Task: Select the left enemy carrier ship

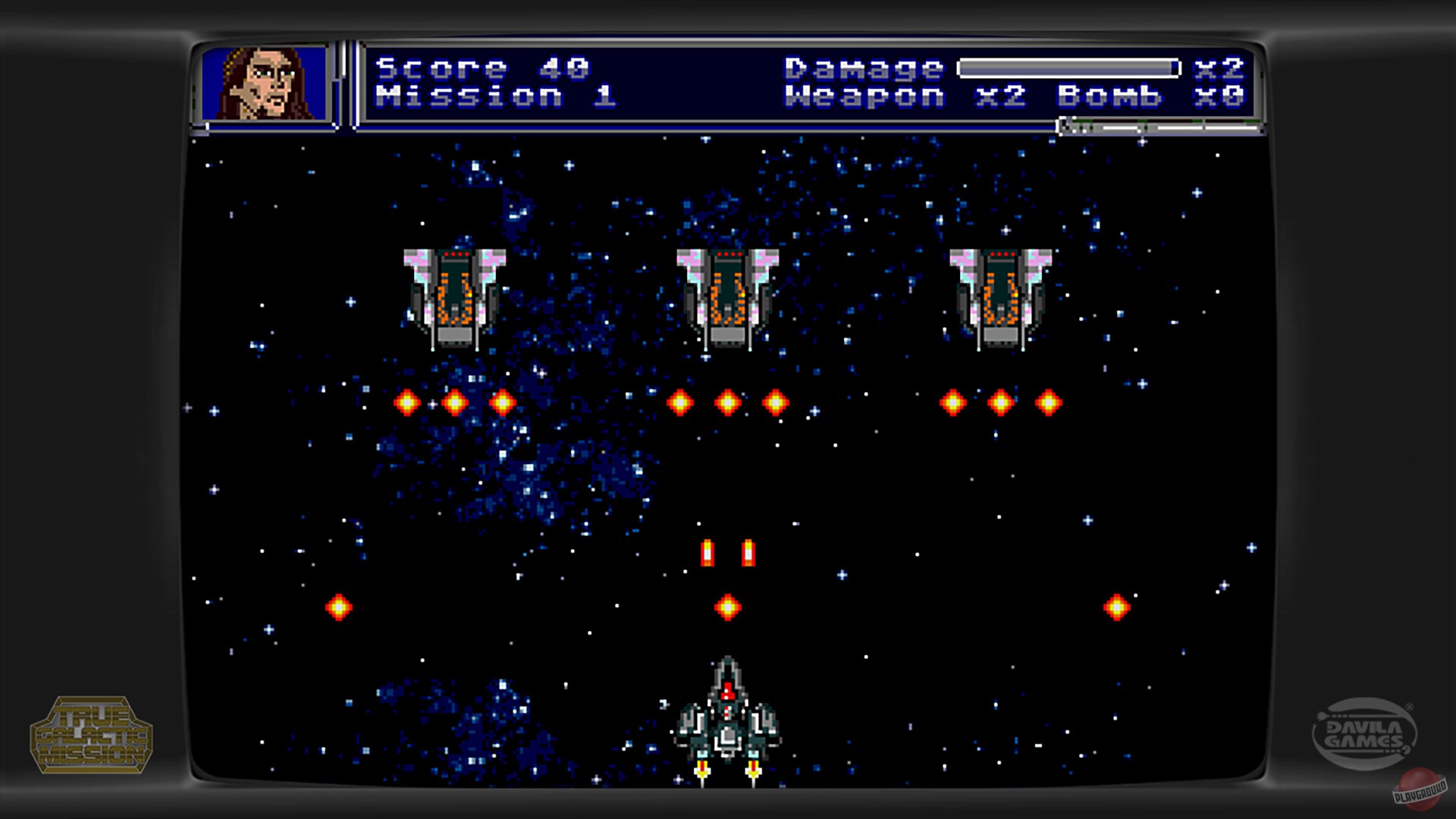Action: (x=453, y=296)
